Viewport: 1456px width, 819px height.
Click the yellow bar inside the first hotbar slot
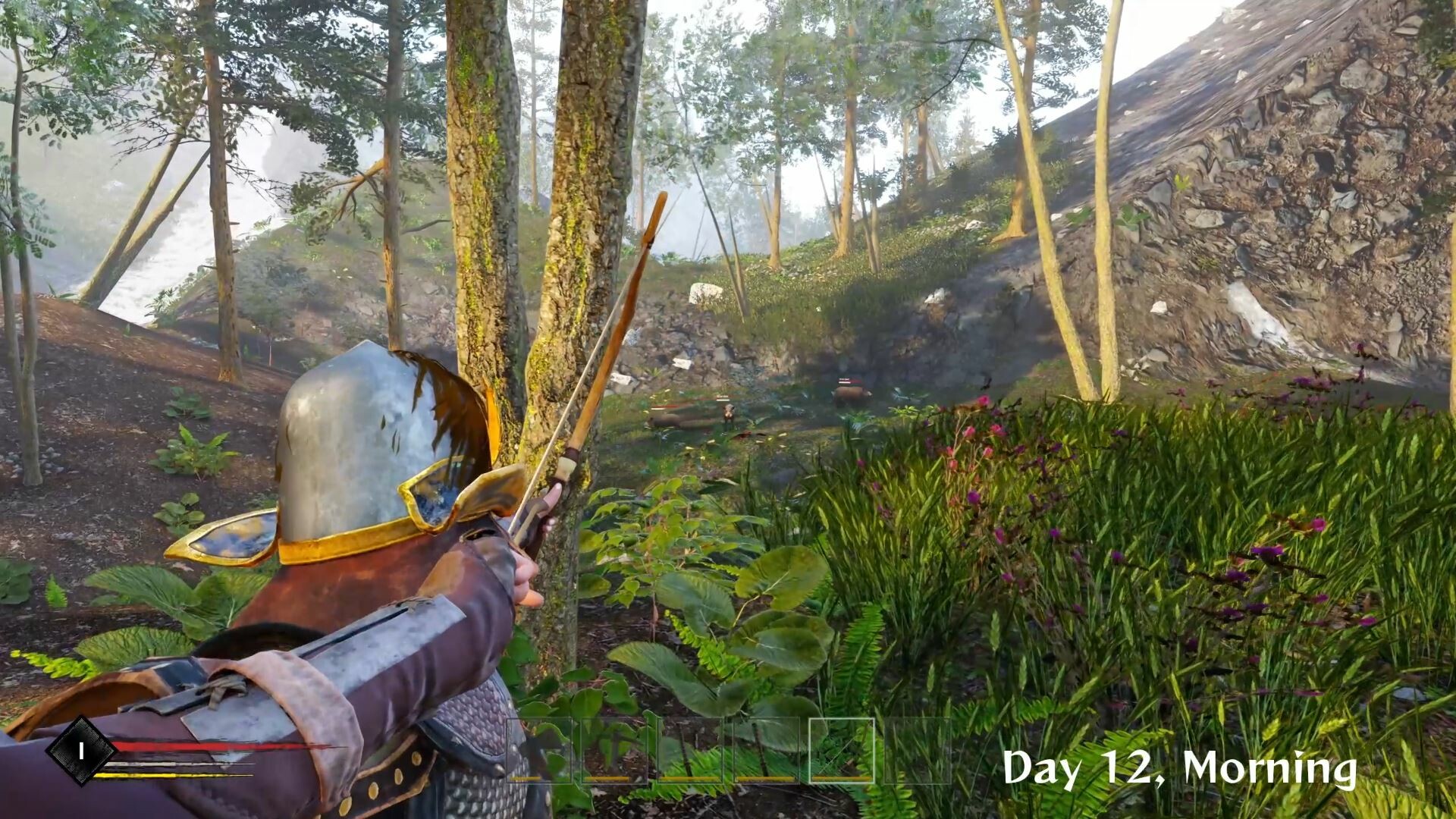[525, 779]
